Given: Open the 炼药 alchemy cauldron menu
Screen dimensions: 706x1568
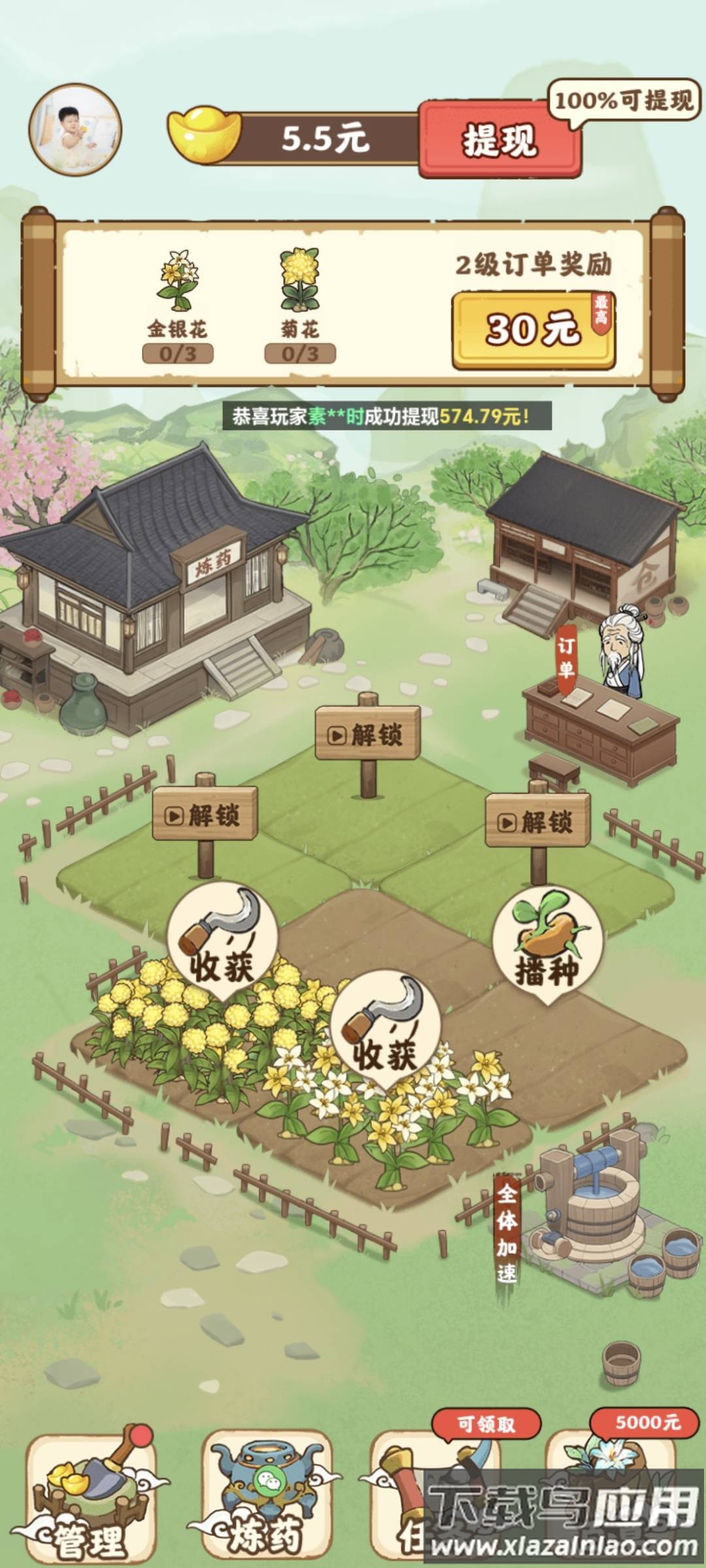Looking at the screenshot, I should click(x=265, y=1496).
